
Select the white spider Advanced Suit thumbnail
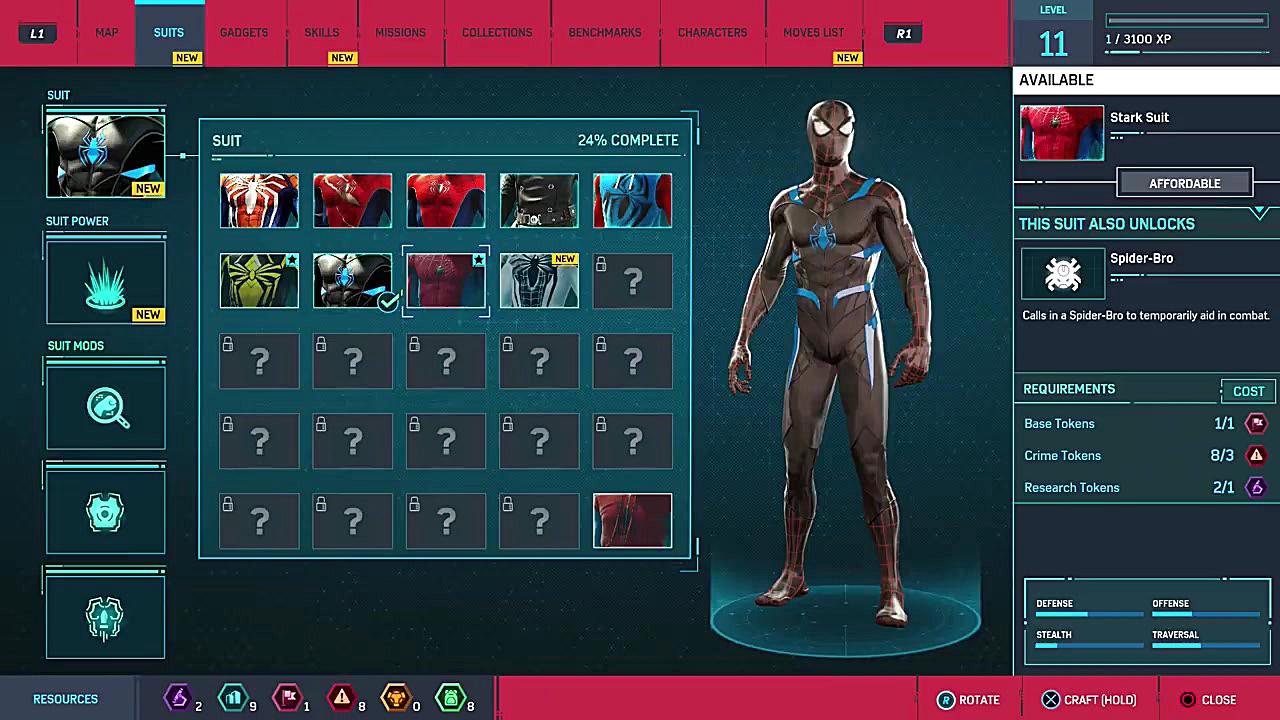click(259, 201)
